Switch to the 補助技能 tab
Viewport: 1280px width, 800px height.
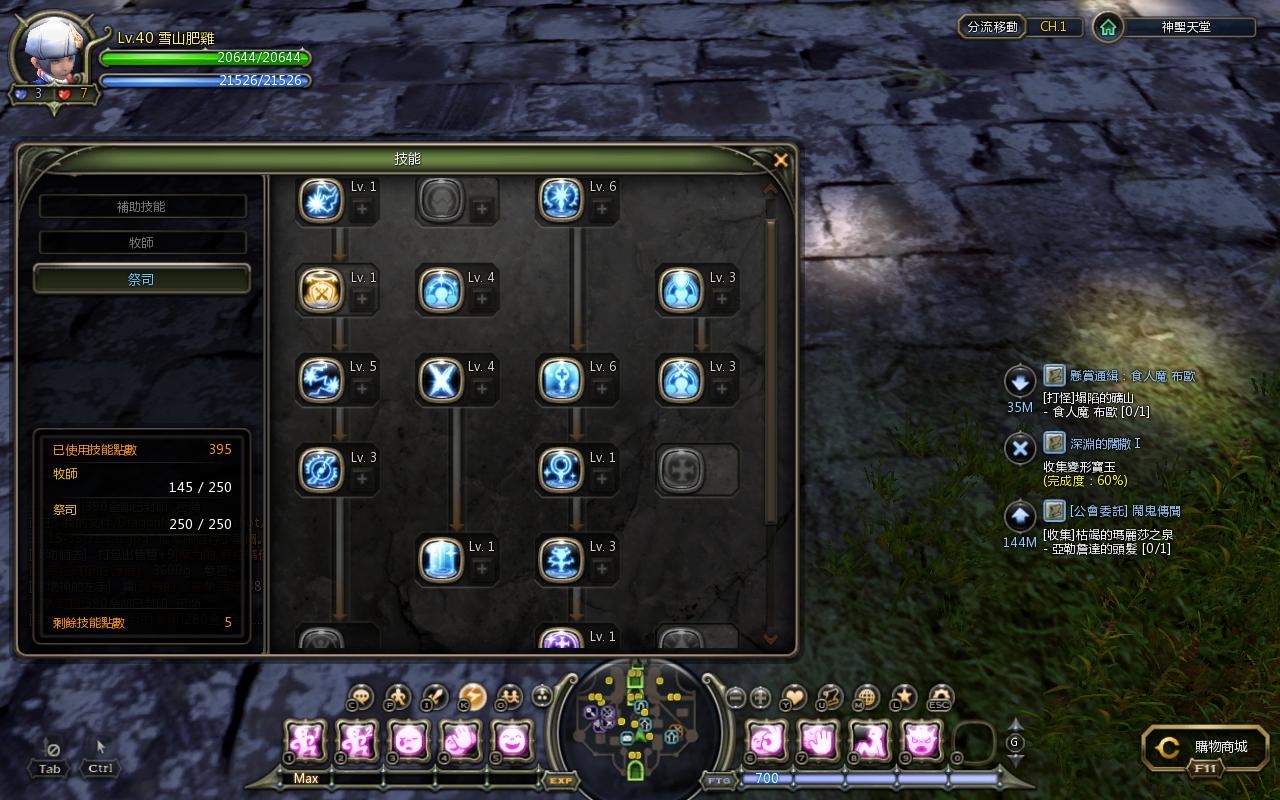(142, 206)
